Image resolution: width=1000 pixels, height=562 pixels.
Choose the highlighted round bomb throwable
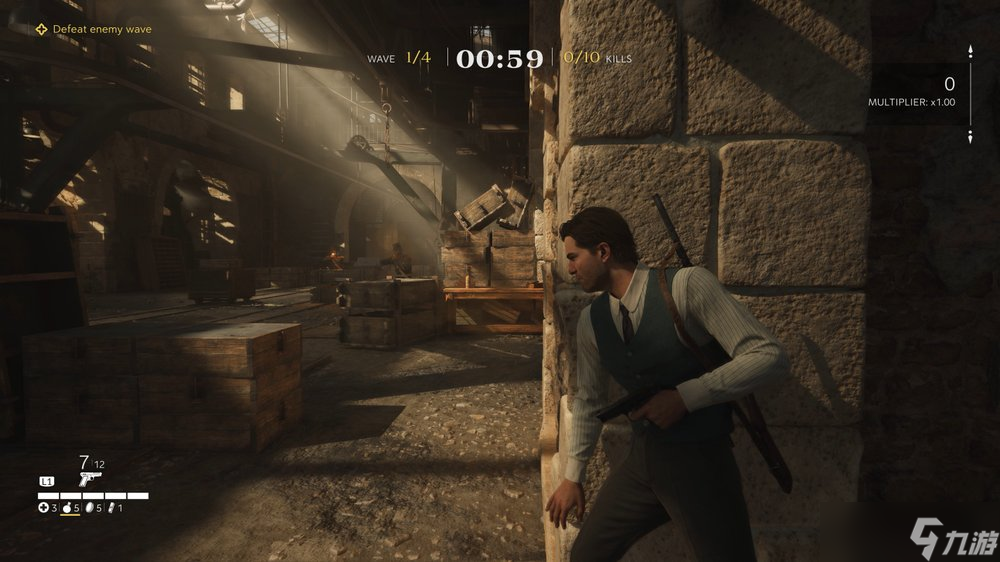67,508
